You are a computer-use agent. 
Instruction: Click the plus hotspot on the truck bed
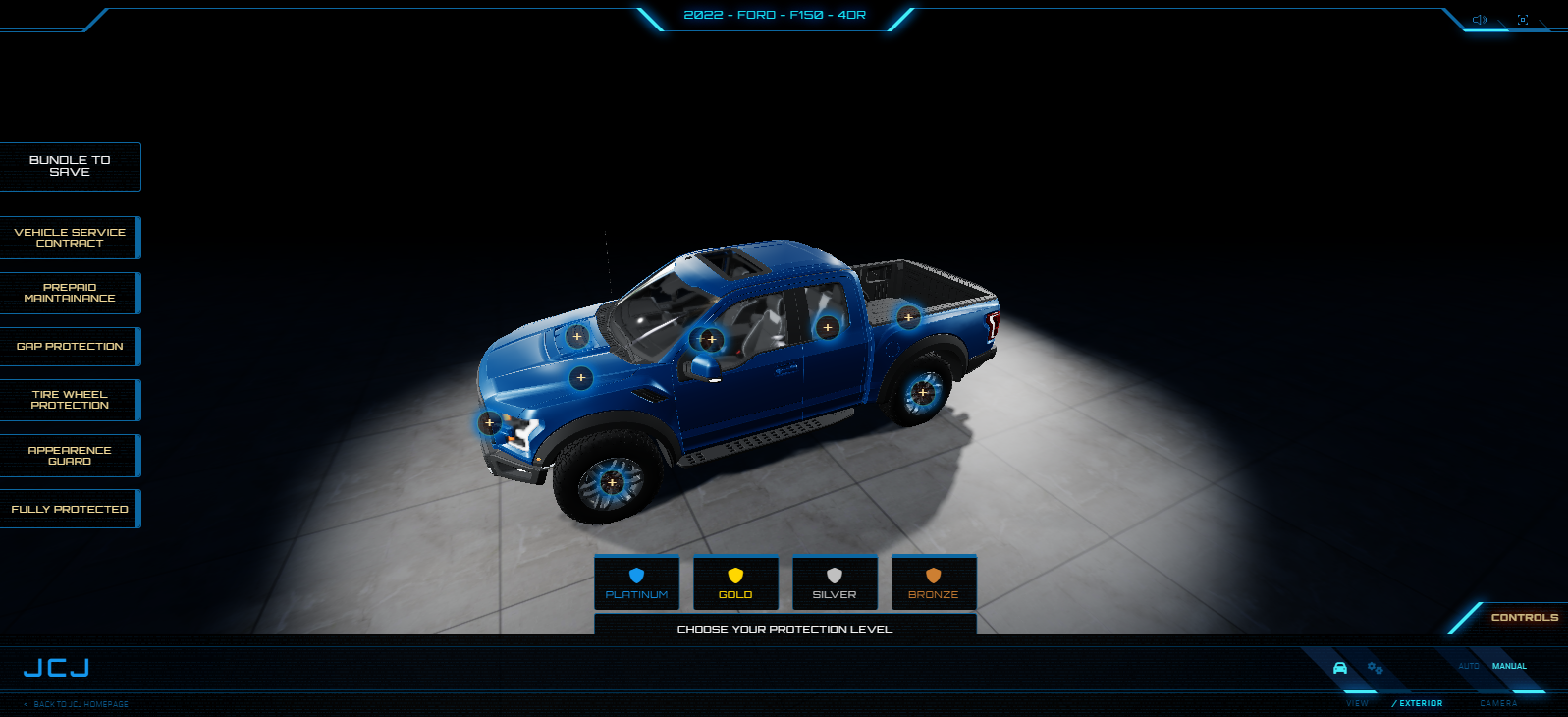[x=908, y=317]
